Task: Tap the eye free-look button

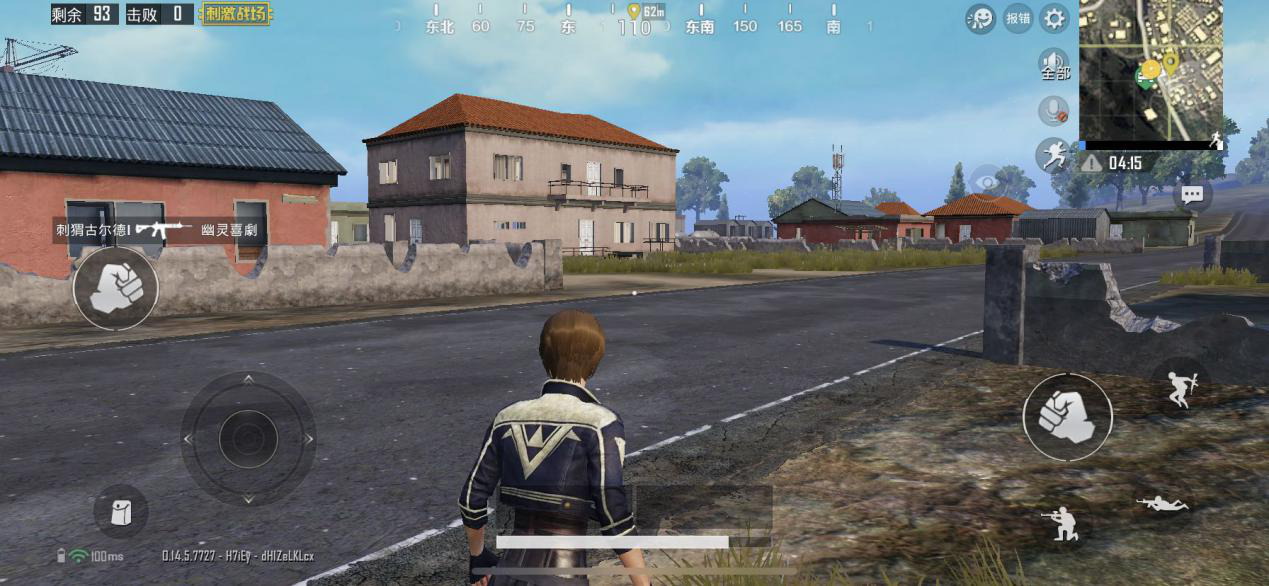Action: pos(987,182)
